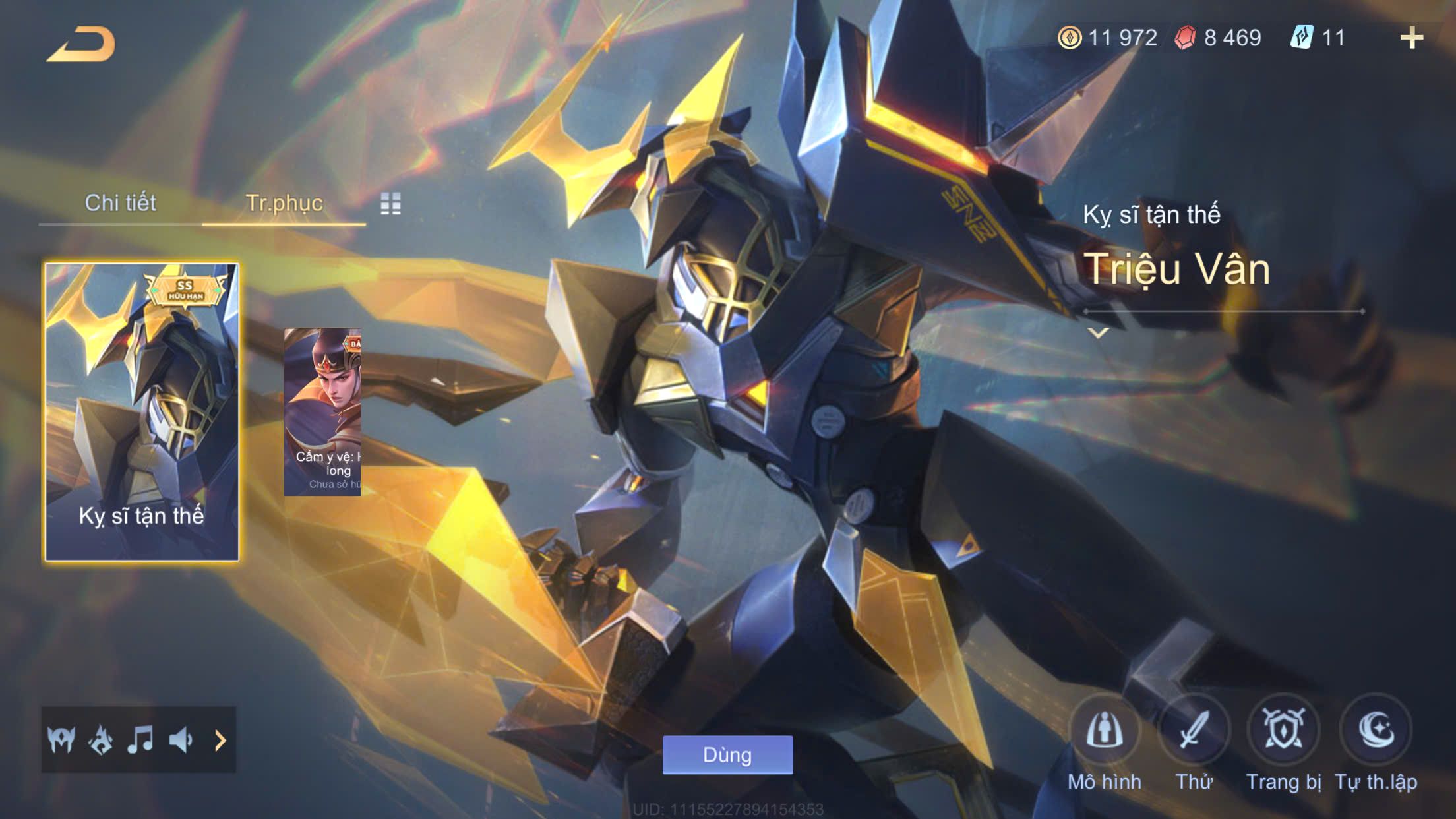Open the Mô hình model viewer

click(1104, 731)
